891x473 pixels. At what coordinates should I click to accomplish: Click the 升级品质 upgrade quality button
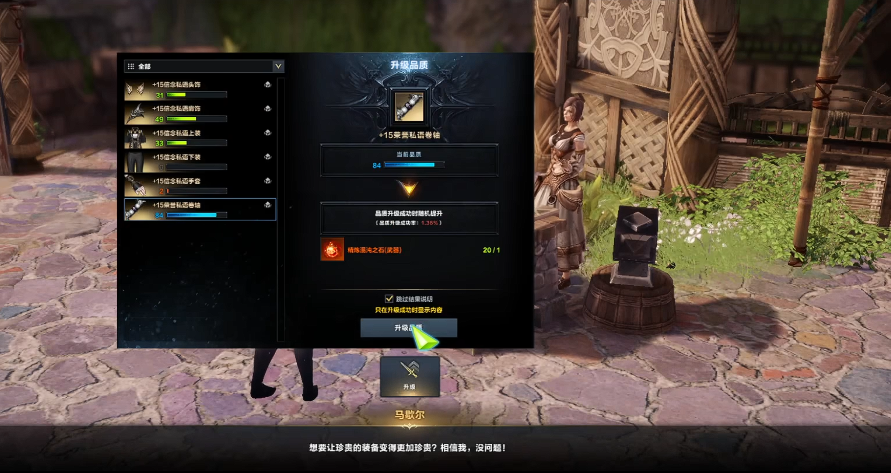(408, 327)
